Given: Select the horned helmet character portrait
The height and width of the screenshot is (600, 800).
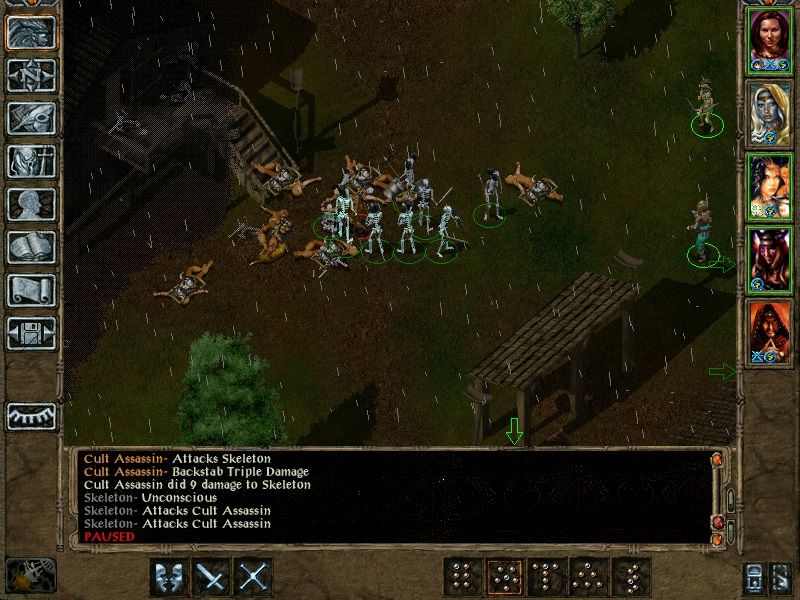Looking at the screenshot, I should click(x=770, y=256).
